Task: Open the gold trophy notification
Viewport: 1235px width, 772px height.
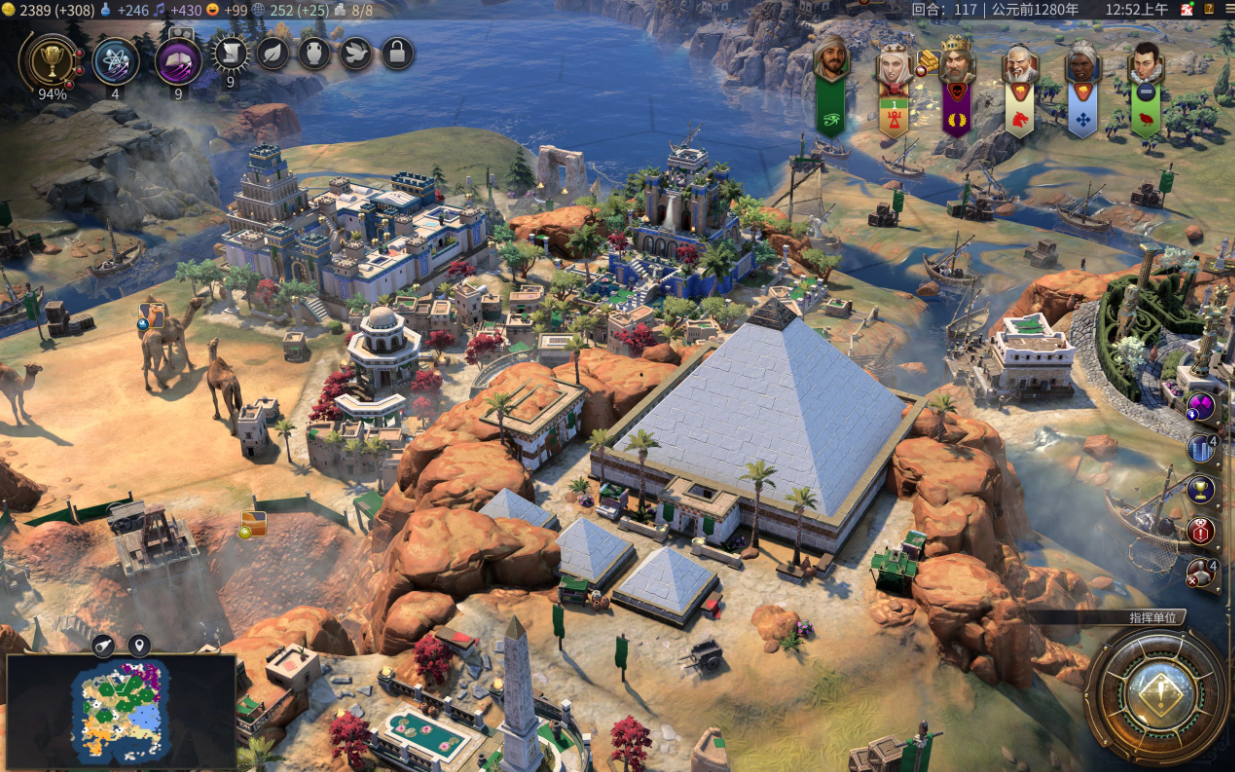Action: (x=1200, y=489)
